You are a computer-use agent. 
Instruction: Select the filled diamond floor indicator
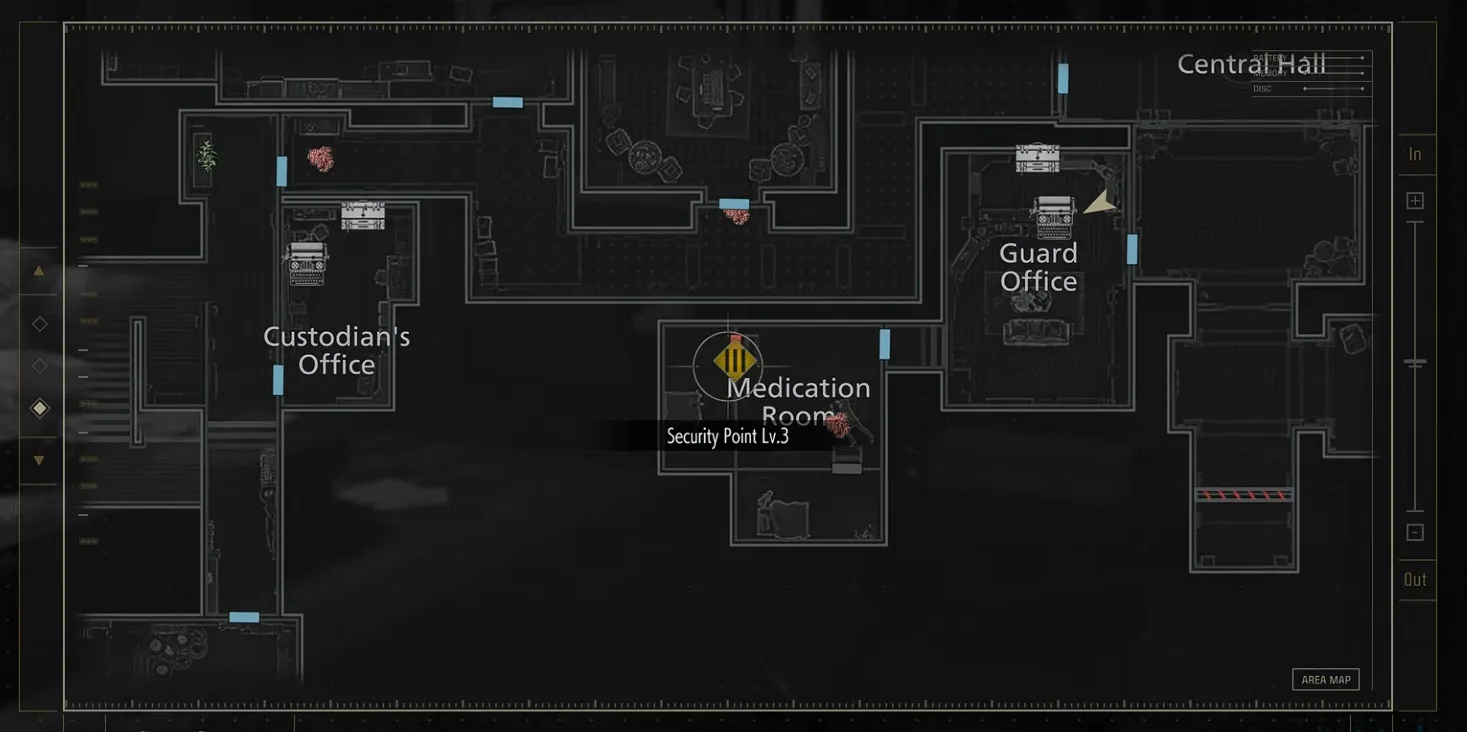(x=39, y=406)
